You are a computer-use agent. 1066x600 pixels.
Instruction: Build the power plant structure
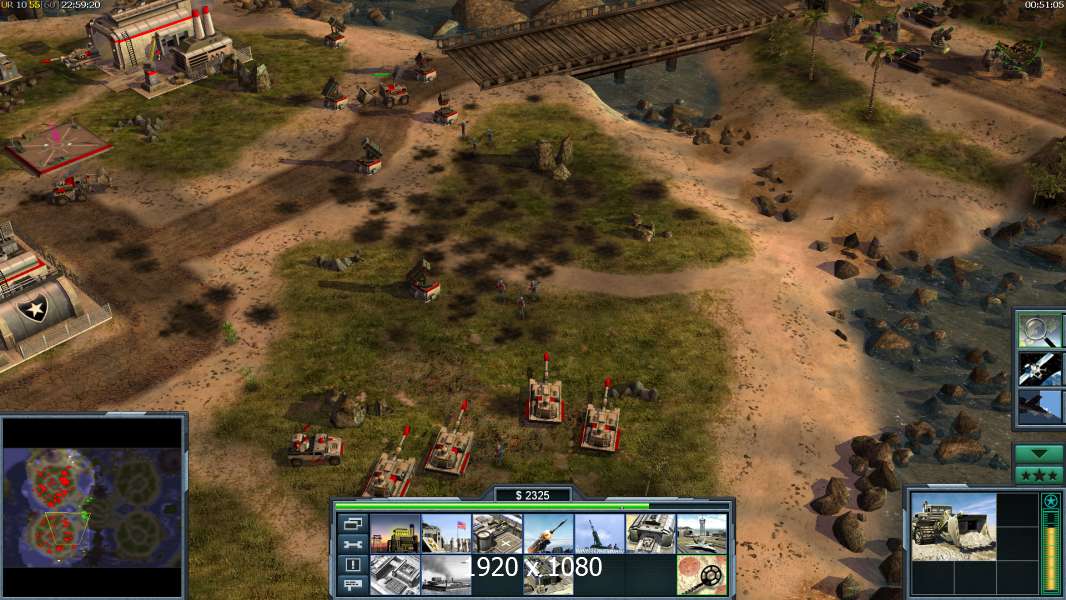click(395, 534)
